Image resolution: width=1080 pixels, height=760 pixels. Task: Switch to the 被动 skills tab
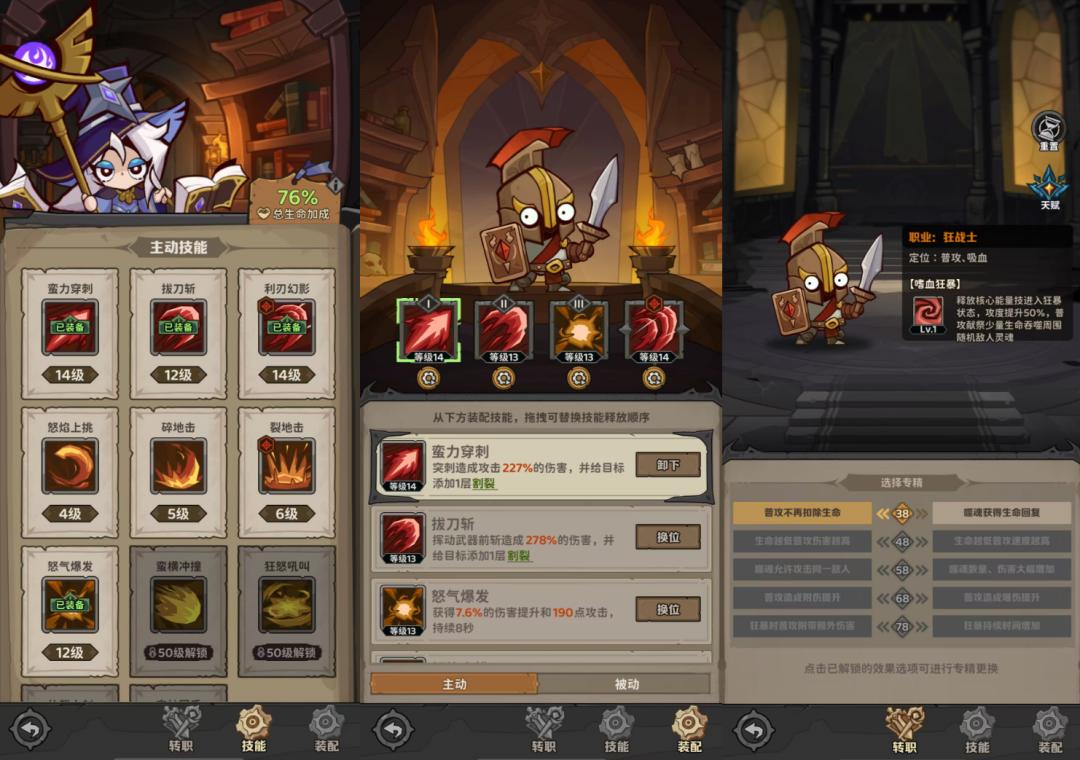(x=627, y=684)
